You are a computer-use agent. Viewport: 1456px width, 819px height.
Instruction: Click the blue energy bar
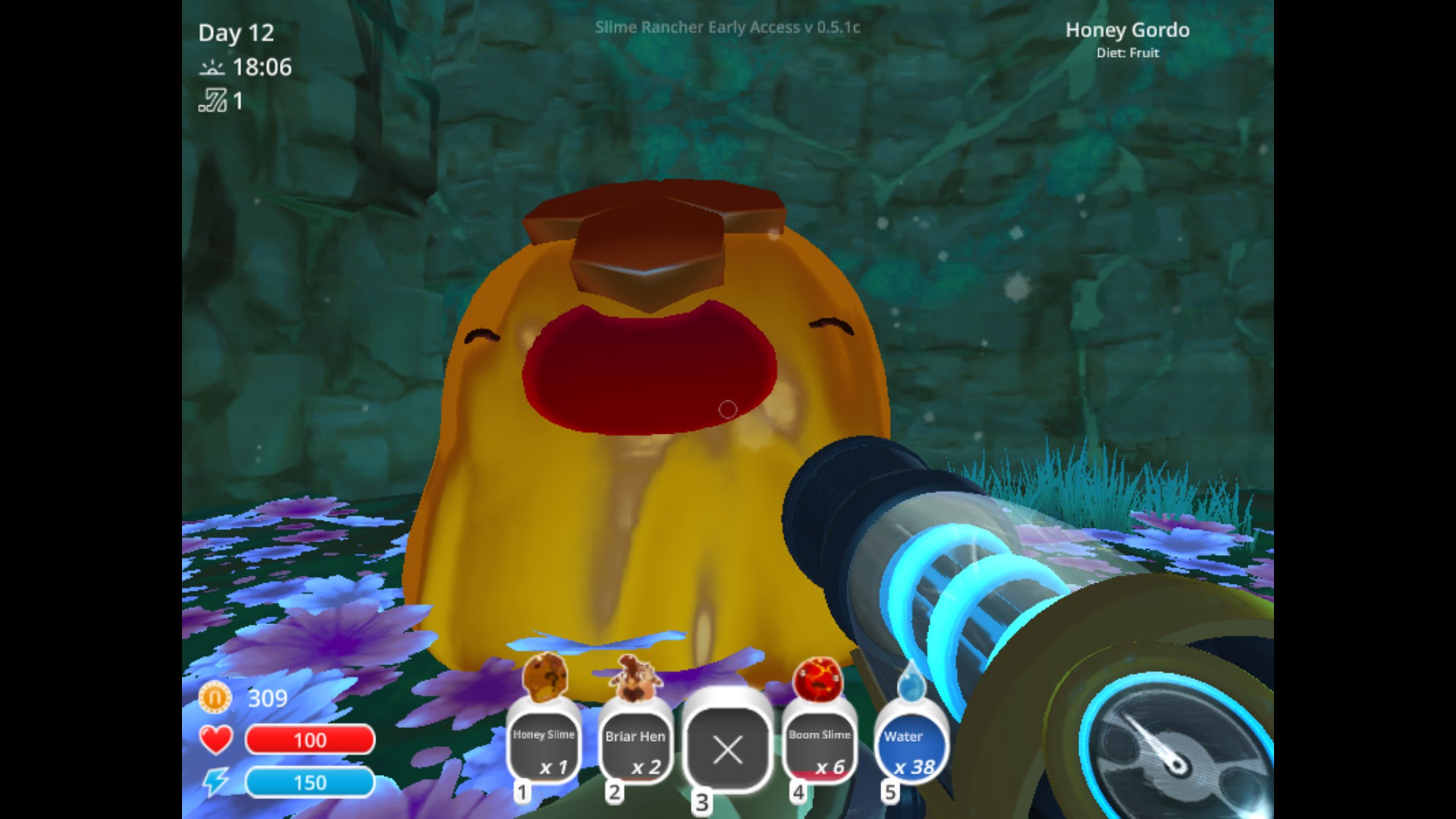pyautogui.click(x=309, y=782)
